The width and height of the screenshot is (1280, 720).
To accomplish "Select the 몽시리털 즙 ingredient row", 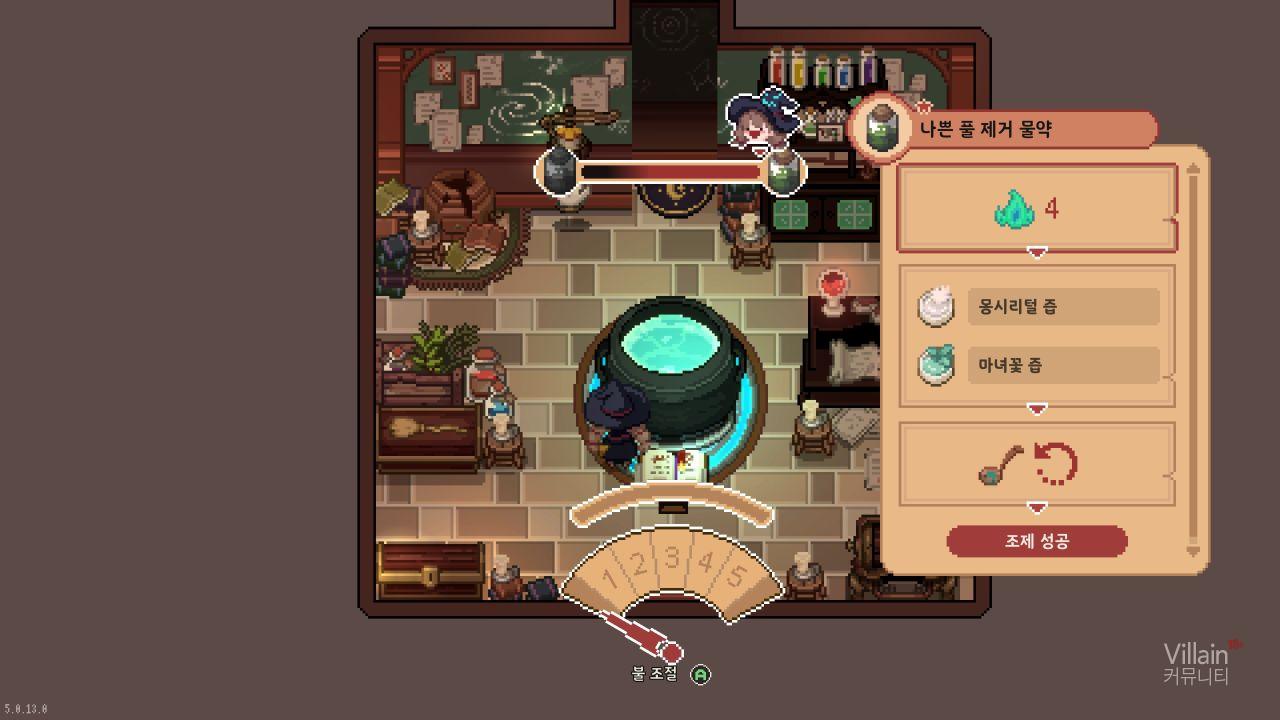I will click(1062, 307).
